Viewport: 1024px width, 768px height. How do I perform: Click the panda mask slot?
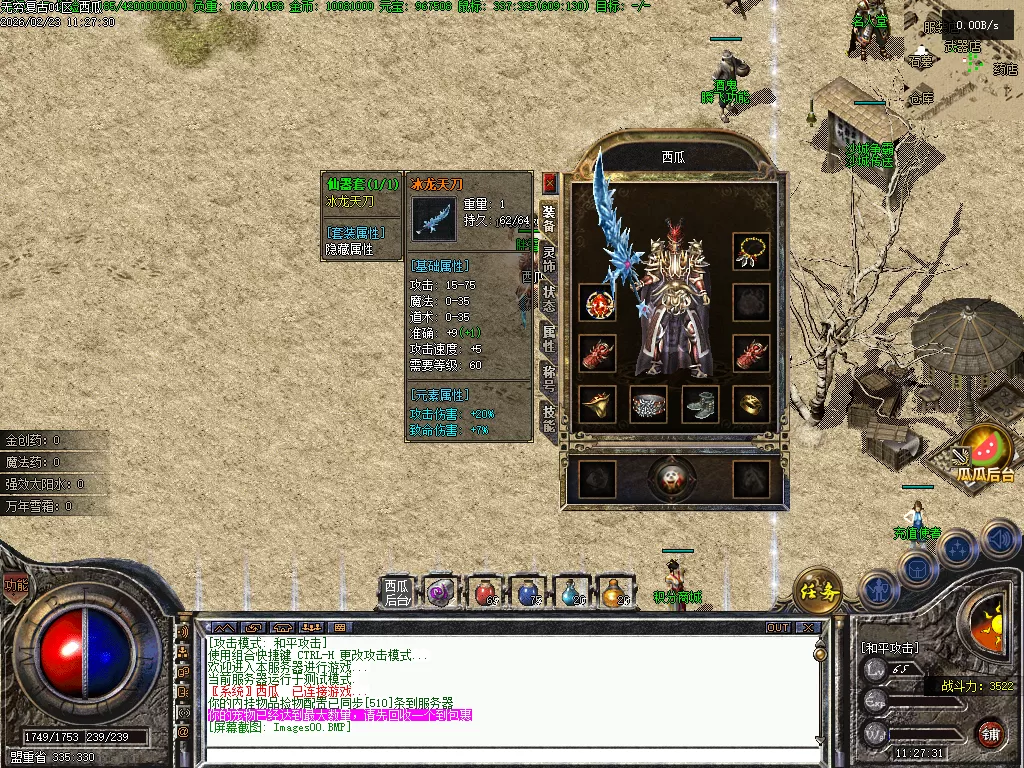pyautogui.click(x=673, y=479)
